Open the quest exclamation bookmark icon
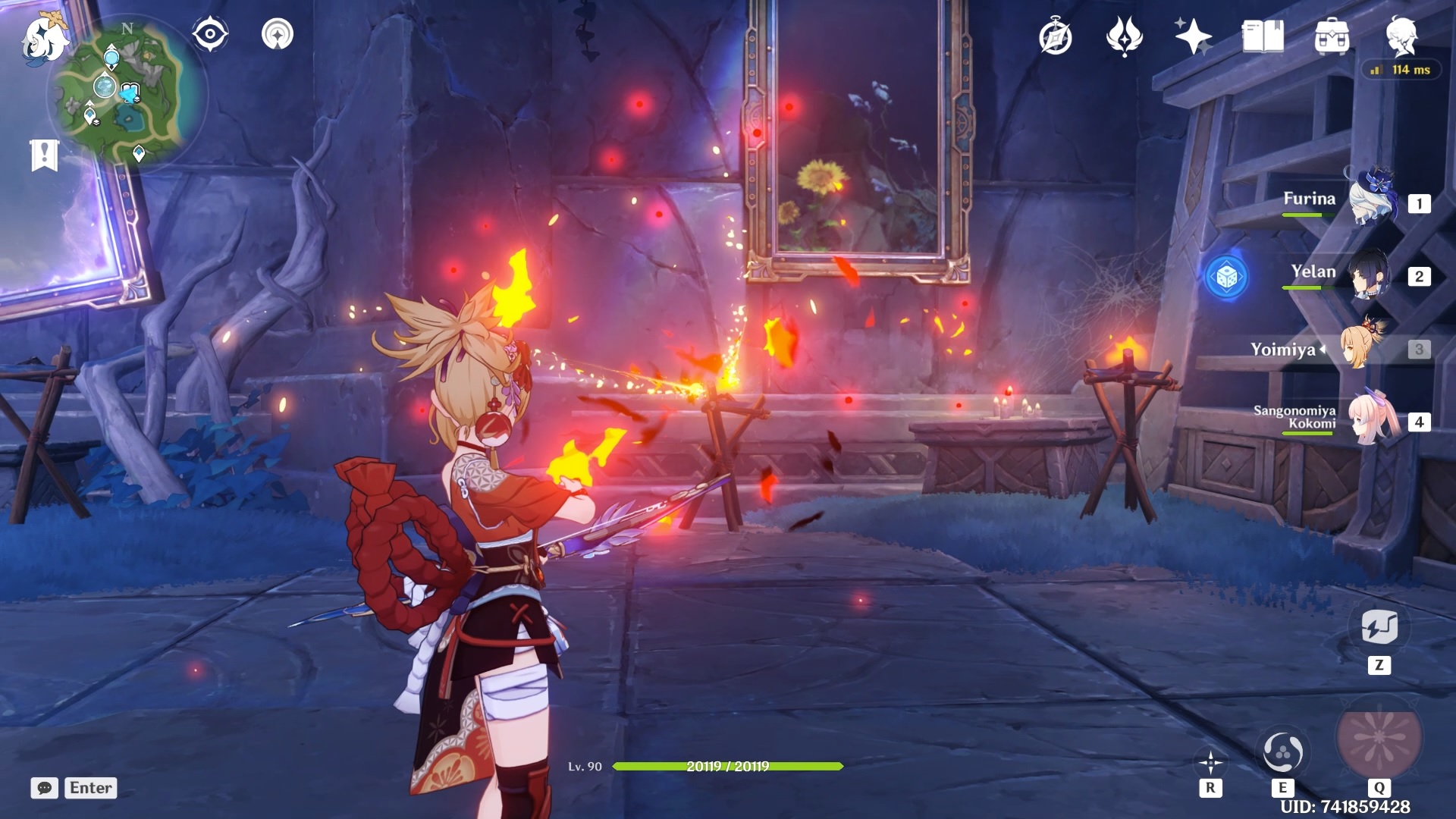 [x=45, y=155]
